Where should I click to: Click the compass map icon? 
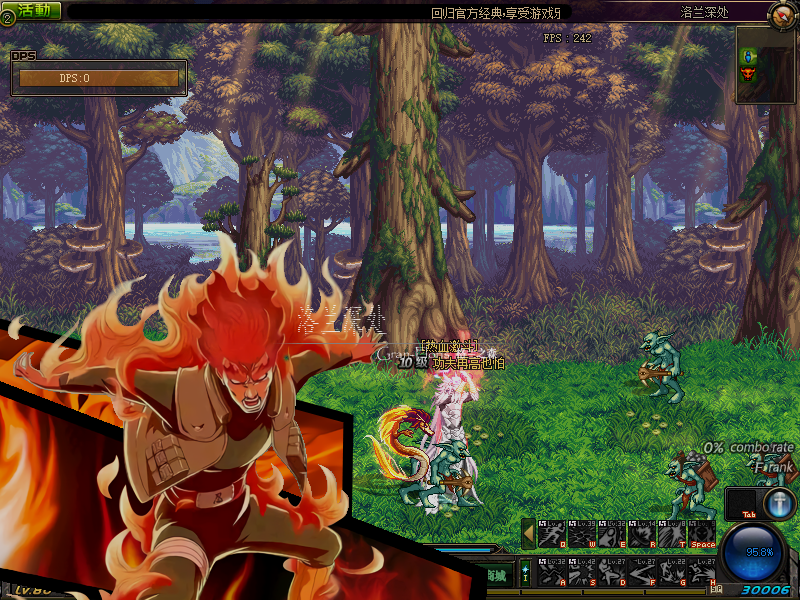pos(782,14)
